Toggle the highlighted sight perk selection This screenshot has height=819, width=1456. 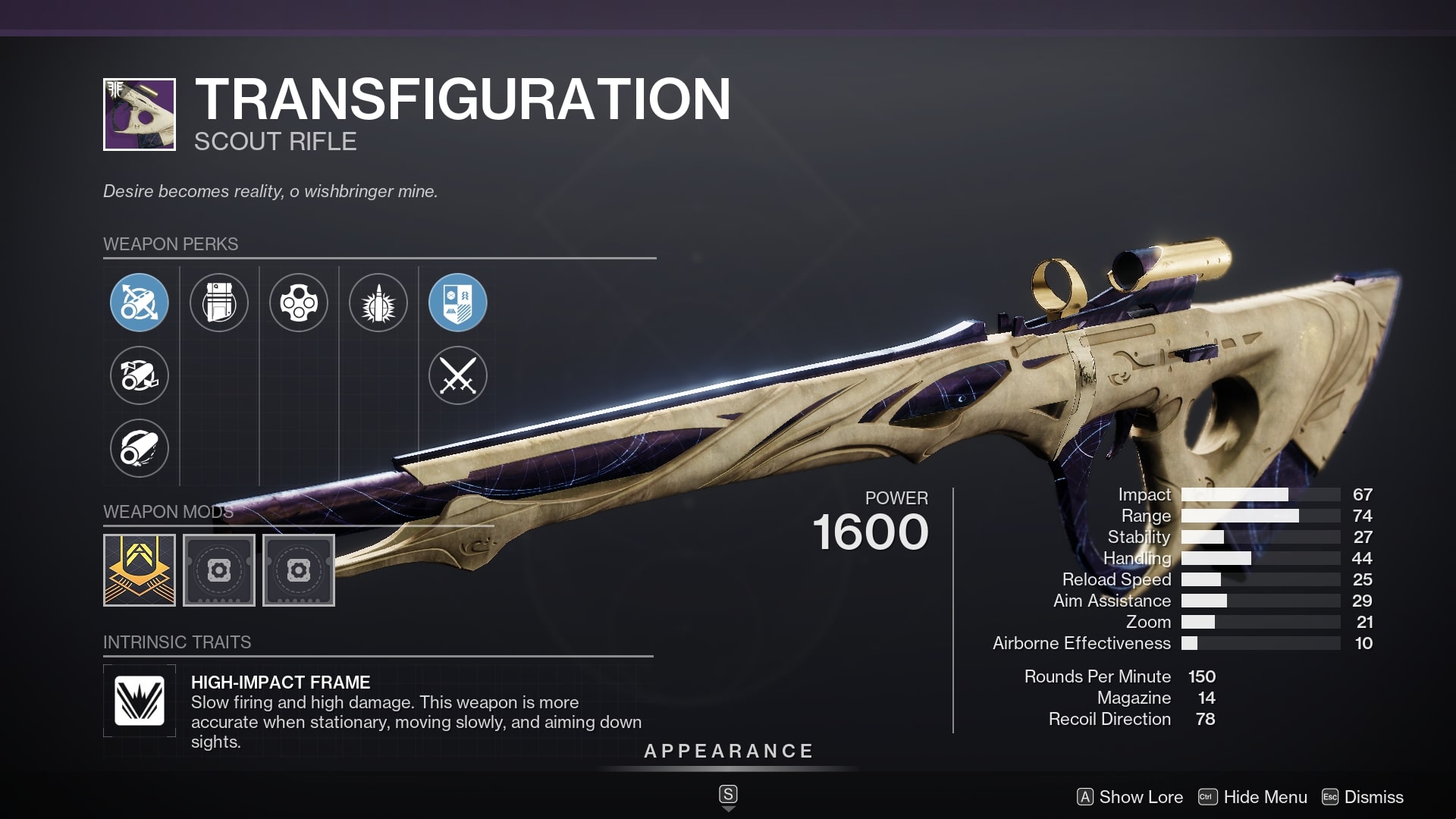pyautogui.click(x=140, y=303)
